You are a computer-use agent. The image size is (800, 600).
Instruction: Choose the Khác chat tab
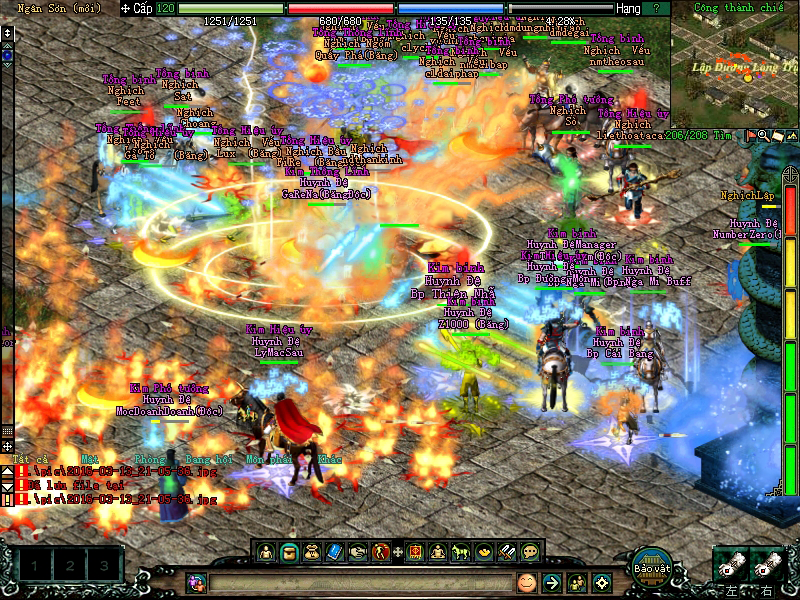[329, 459]
